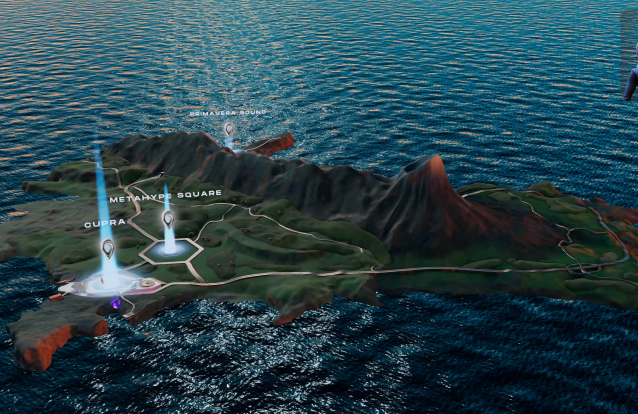Select the Cupra location pin
The width and height of the screenshot is (638, 414).
click(x=108, y=246)
